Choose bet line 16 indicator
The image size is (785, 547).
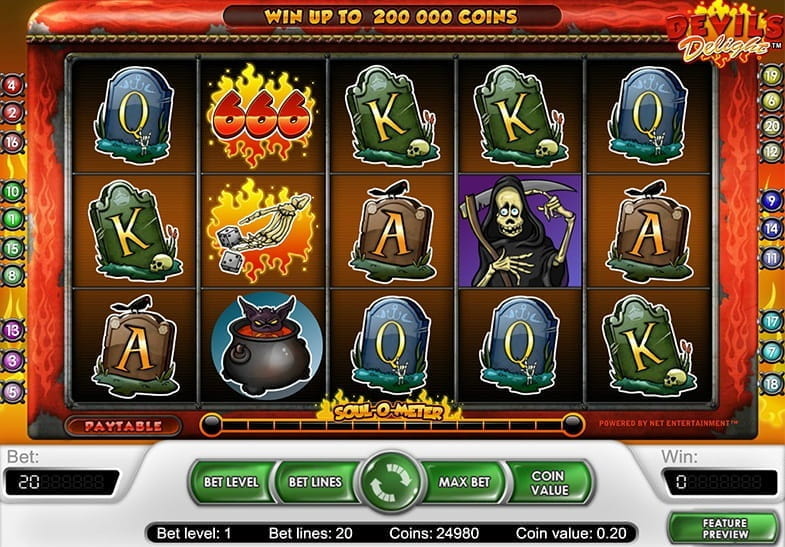tap(13, 142)
